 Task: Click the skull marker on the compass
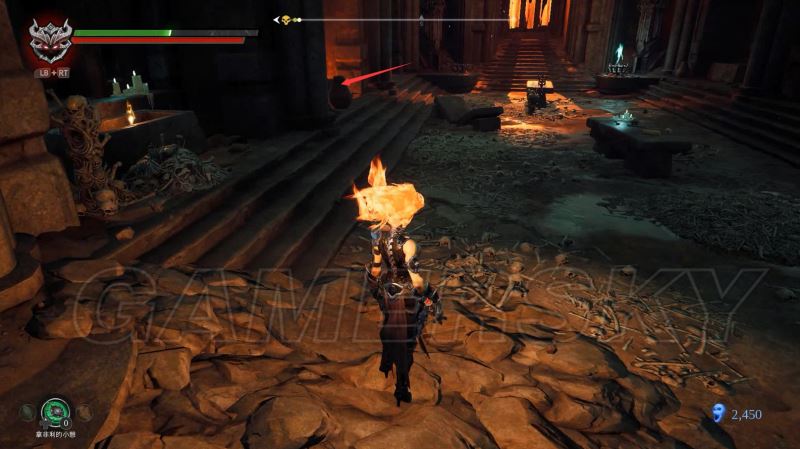[x=285, y=19]
